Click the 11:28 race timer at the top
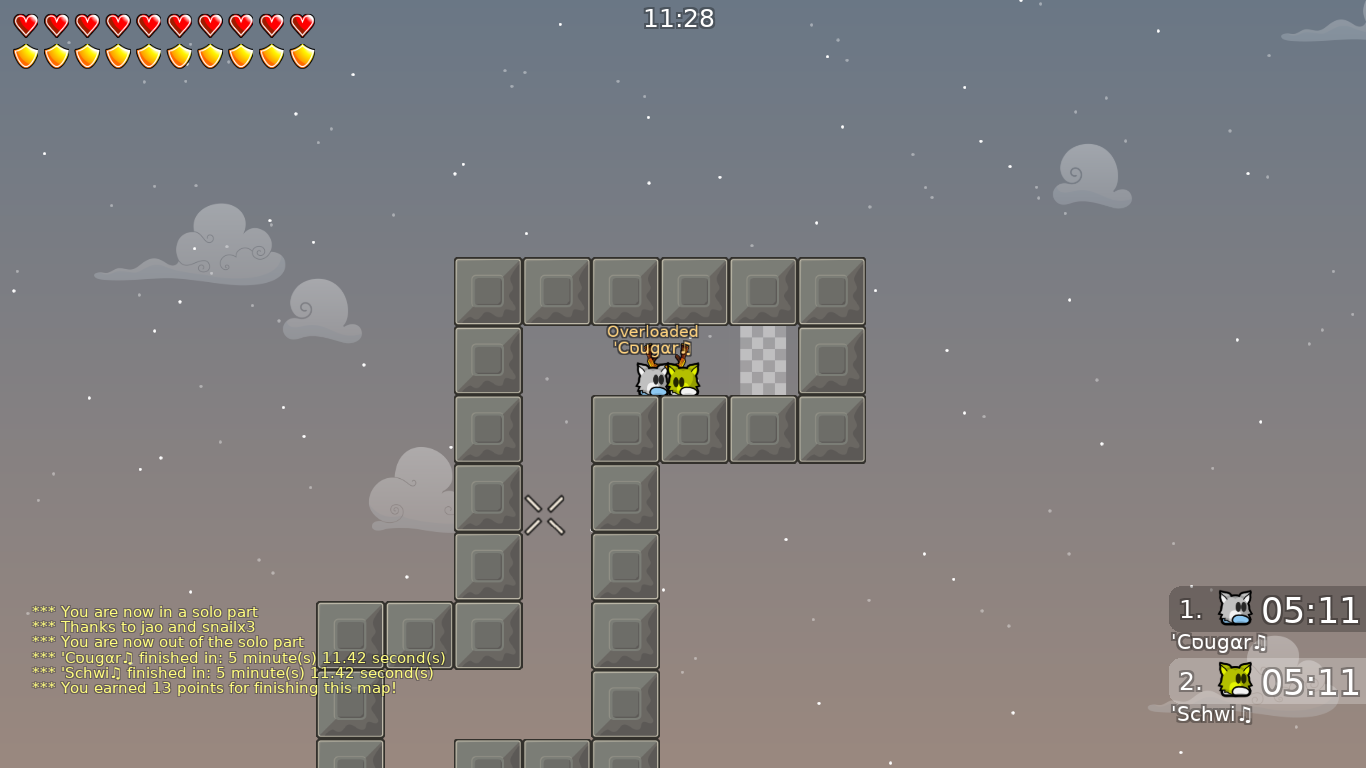This screenshot has width=1366, height=768. coord(679,17)
